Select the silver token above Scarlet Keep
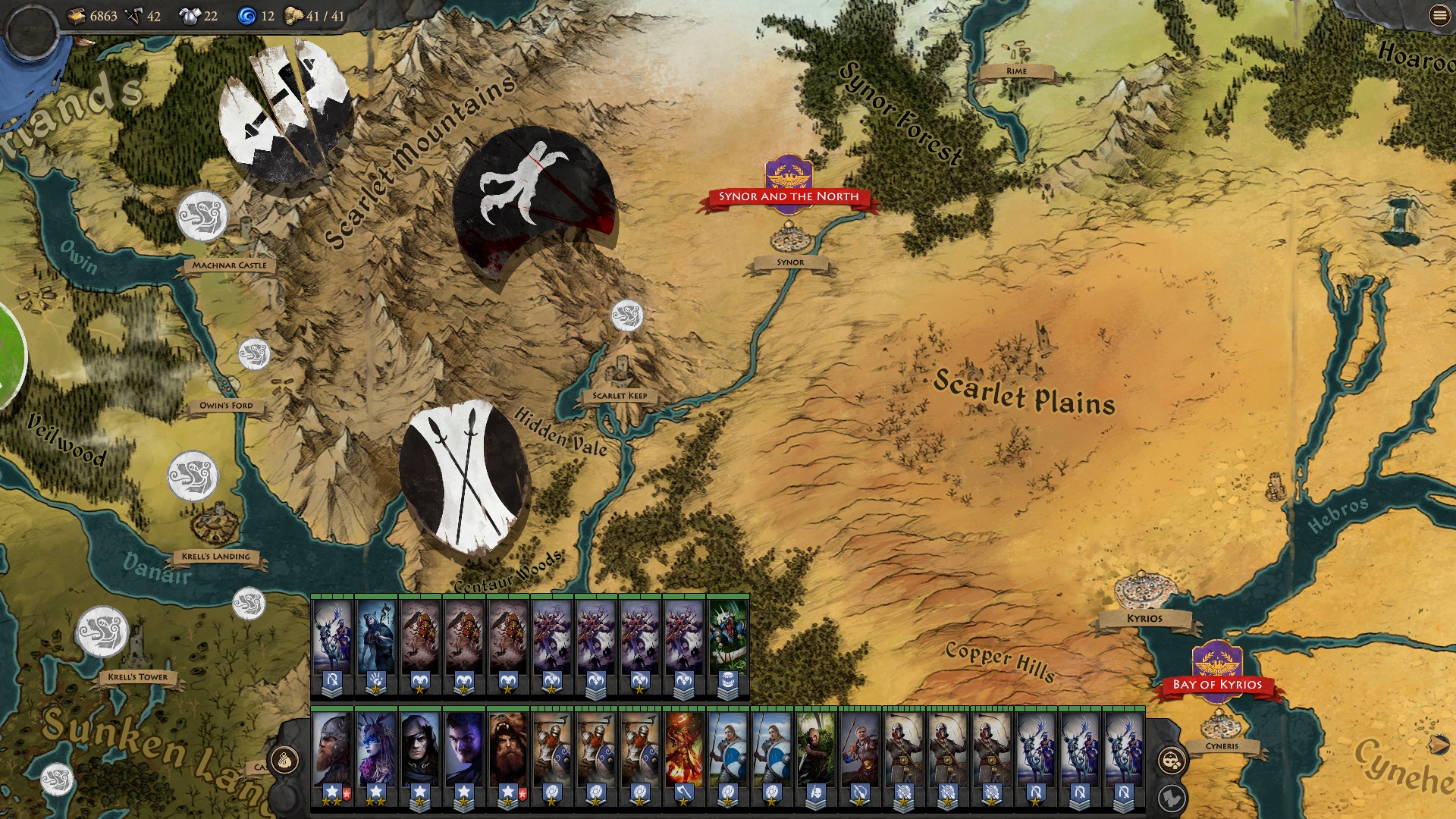This screenshot has width=1456, height=819. pyautogui.click(x=627, y=315)
